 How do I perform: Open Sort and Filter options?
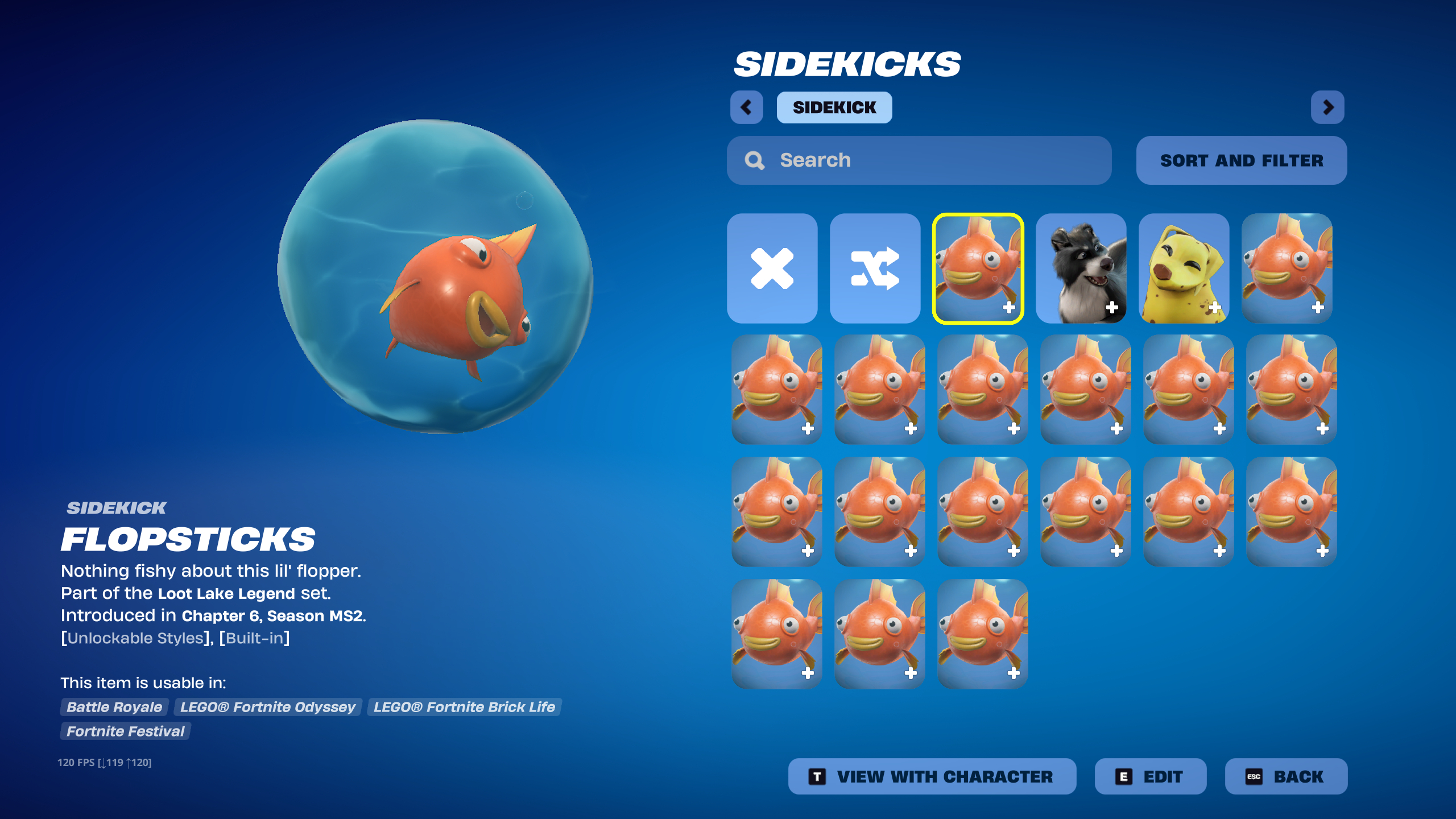[x=1241, y=160]
